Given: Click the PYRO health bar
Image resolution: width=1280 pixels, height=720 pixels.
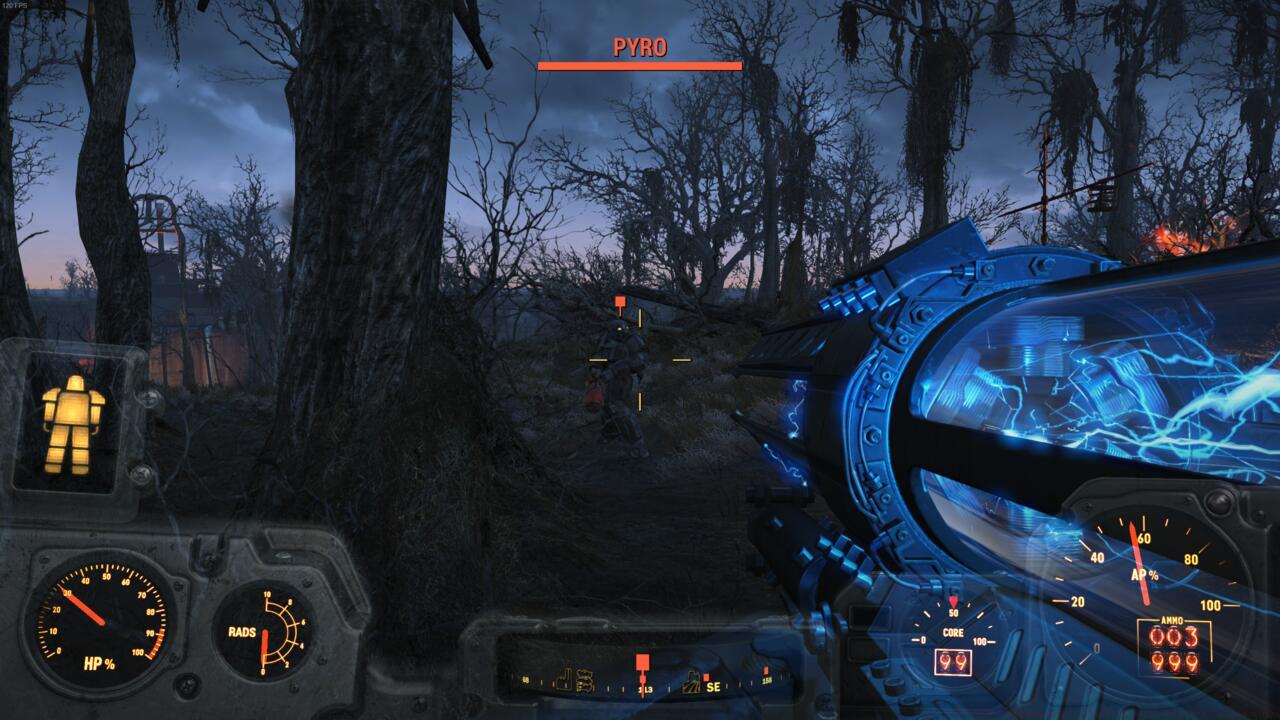Looking at the screenshot, I should pos(638,66).
